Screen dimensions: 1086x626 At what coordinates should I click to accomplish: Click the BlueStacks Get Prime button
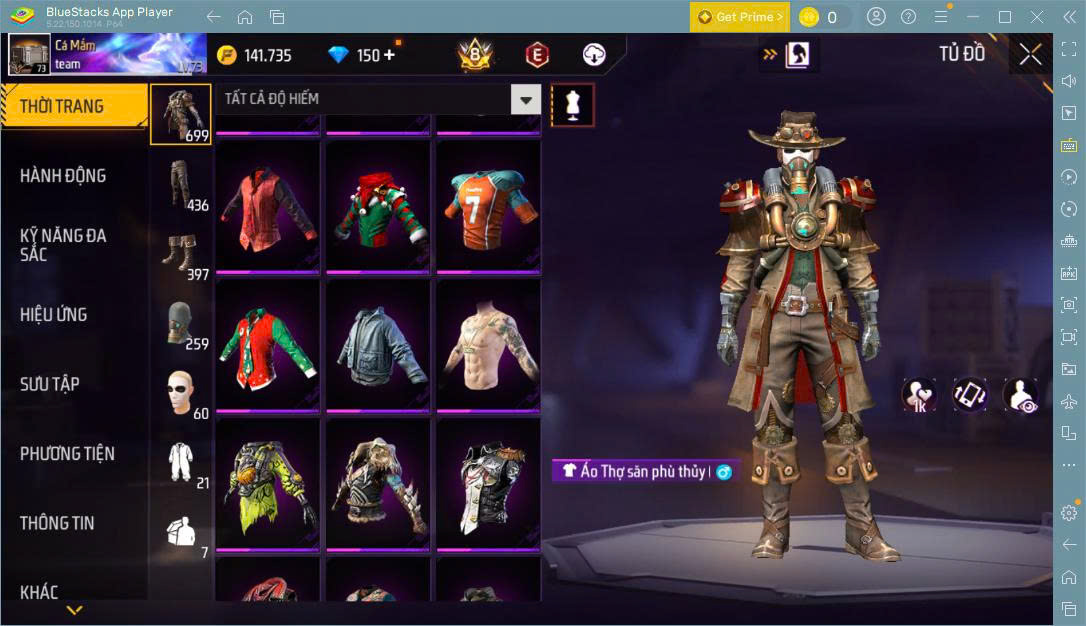coord(740,17)
